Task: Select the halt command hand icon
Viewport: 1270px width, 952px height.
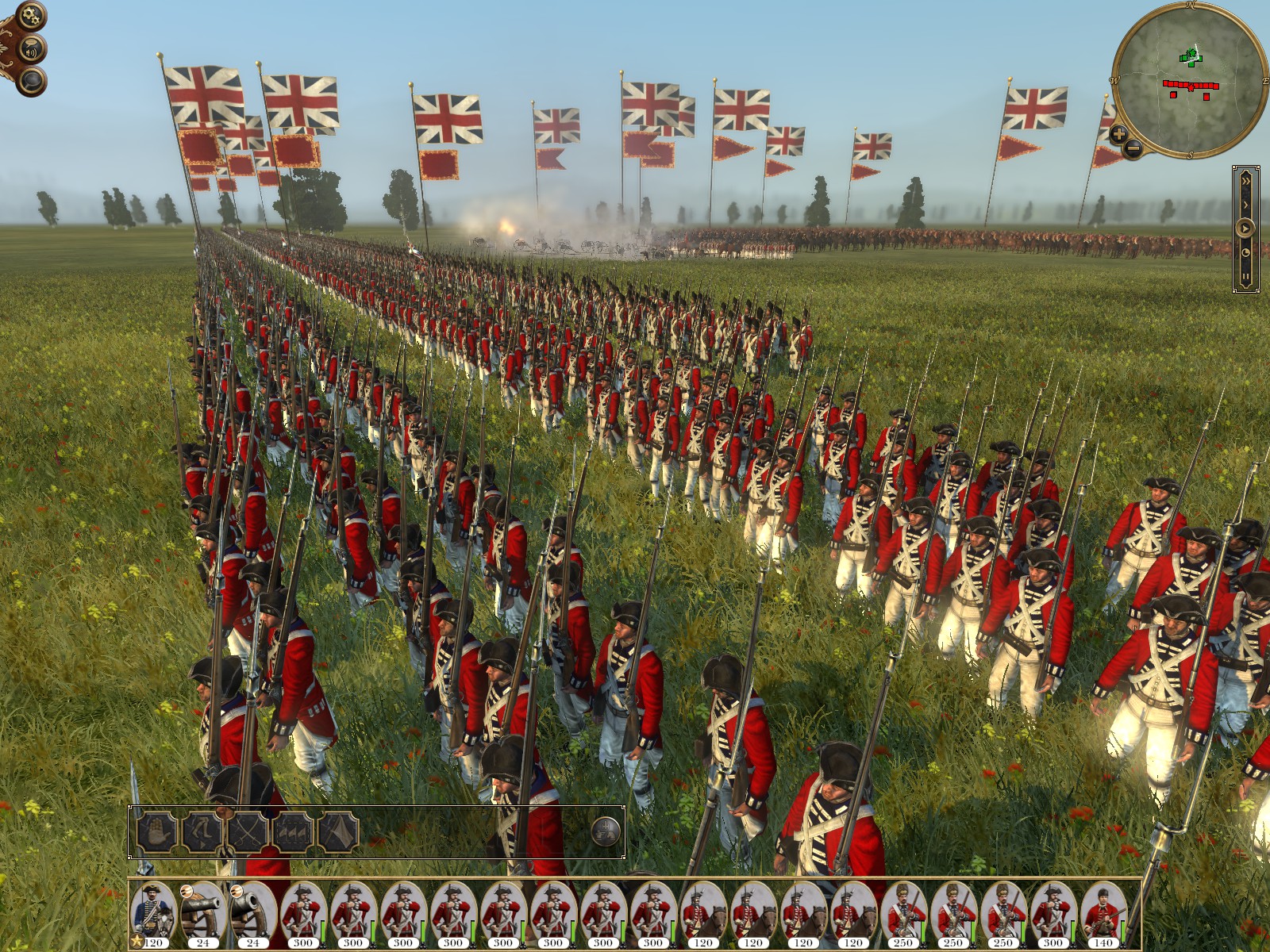Action: 157,831
